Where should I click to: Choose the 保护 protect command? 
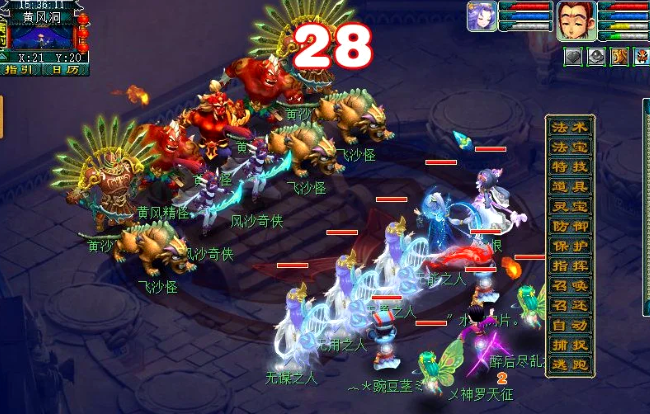coord(572,246)
